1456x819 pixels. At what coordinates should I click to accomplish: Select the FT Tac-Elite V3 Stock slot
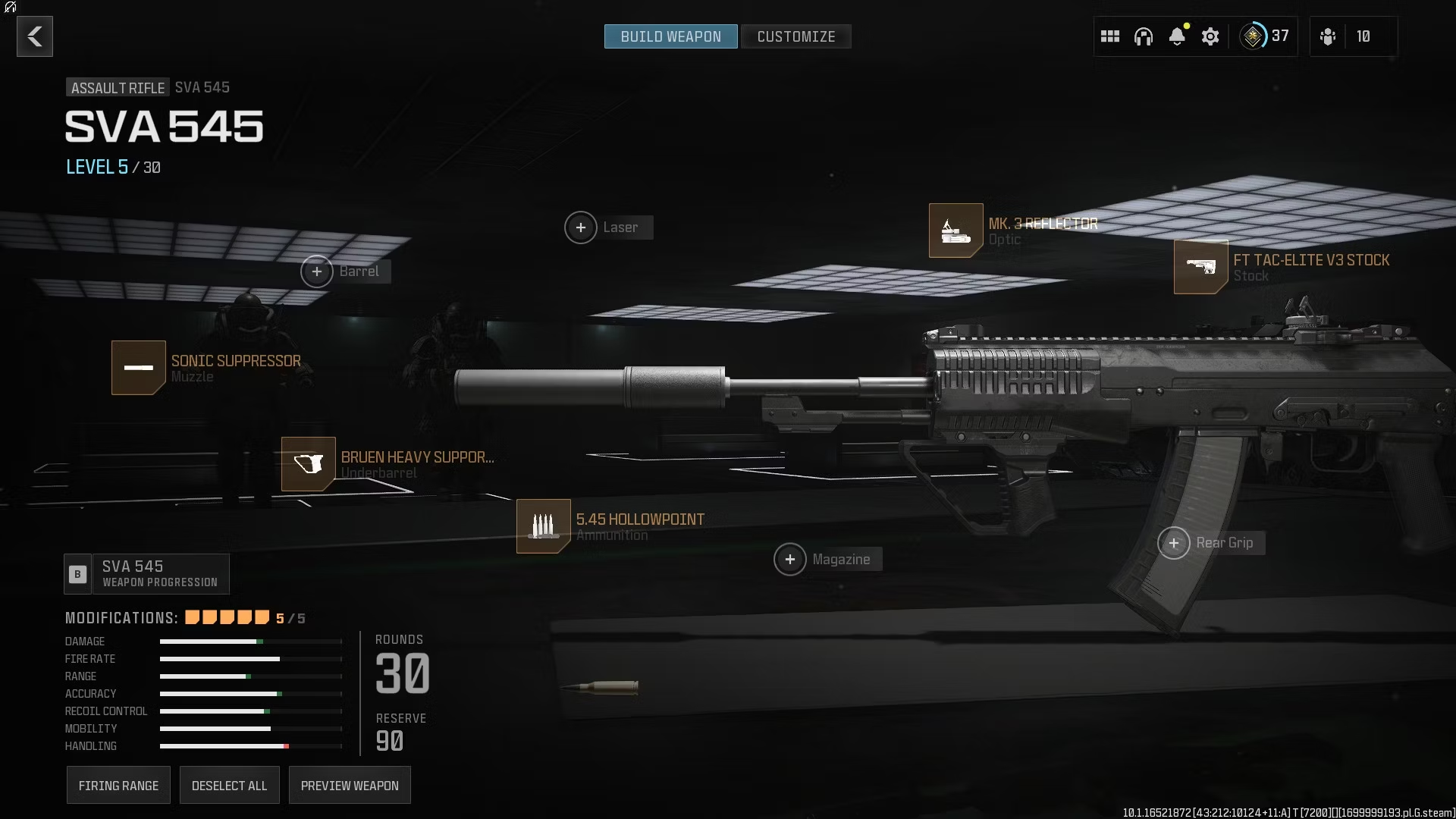(x=1200, y=267)
